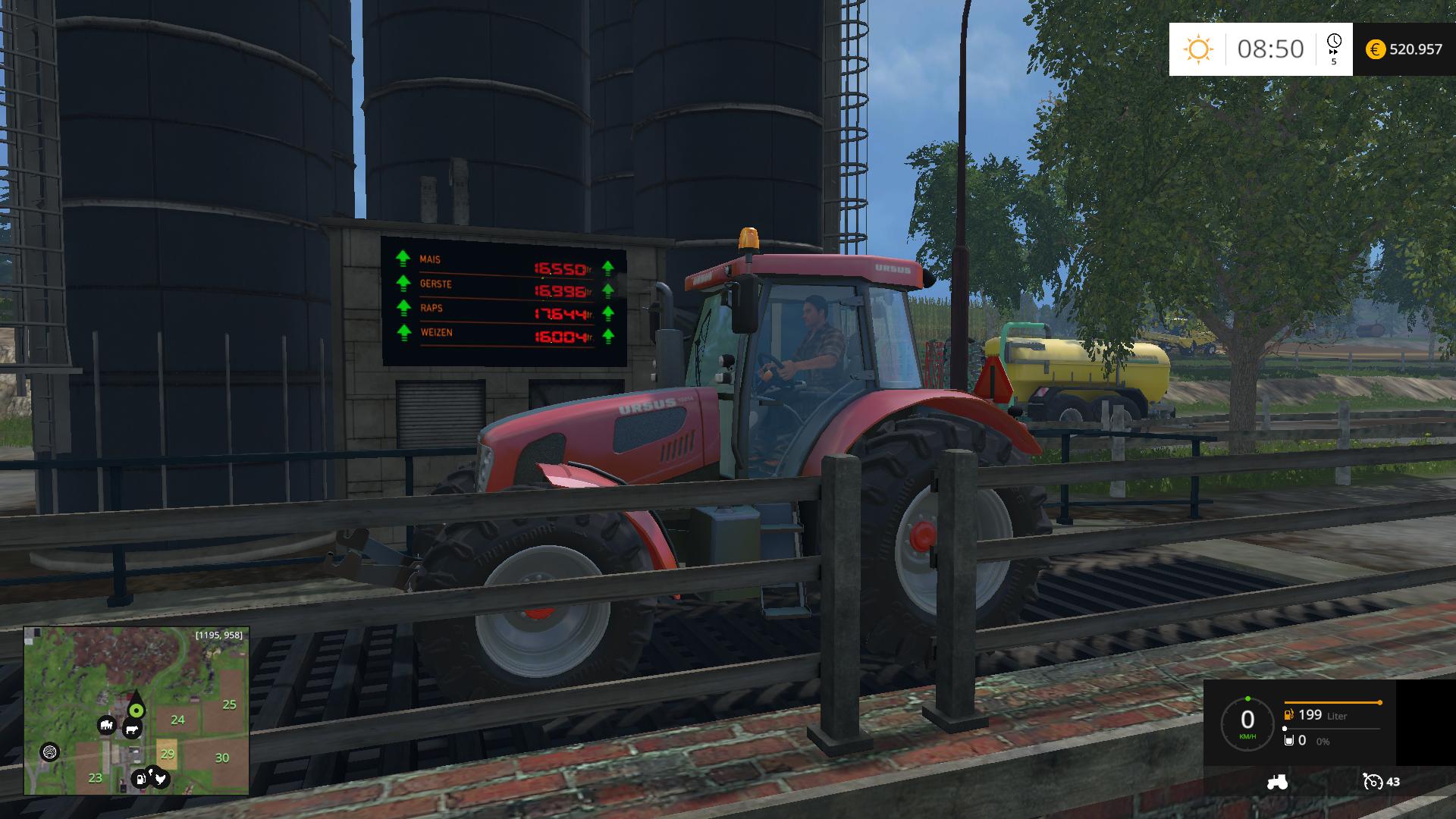Viewport: 1456px width, 819px height.
Task: Click the sheep marker on the minimap
Action: coord(107,726)
